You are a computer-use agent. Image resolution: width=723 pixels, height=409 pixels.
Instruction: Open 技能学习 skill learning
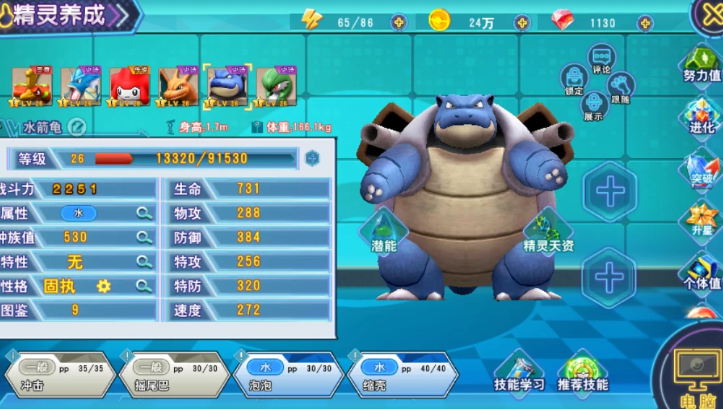tap(520, 374)
